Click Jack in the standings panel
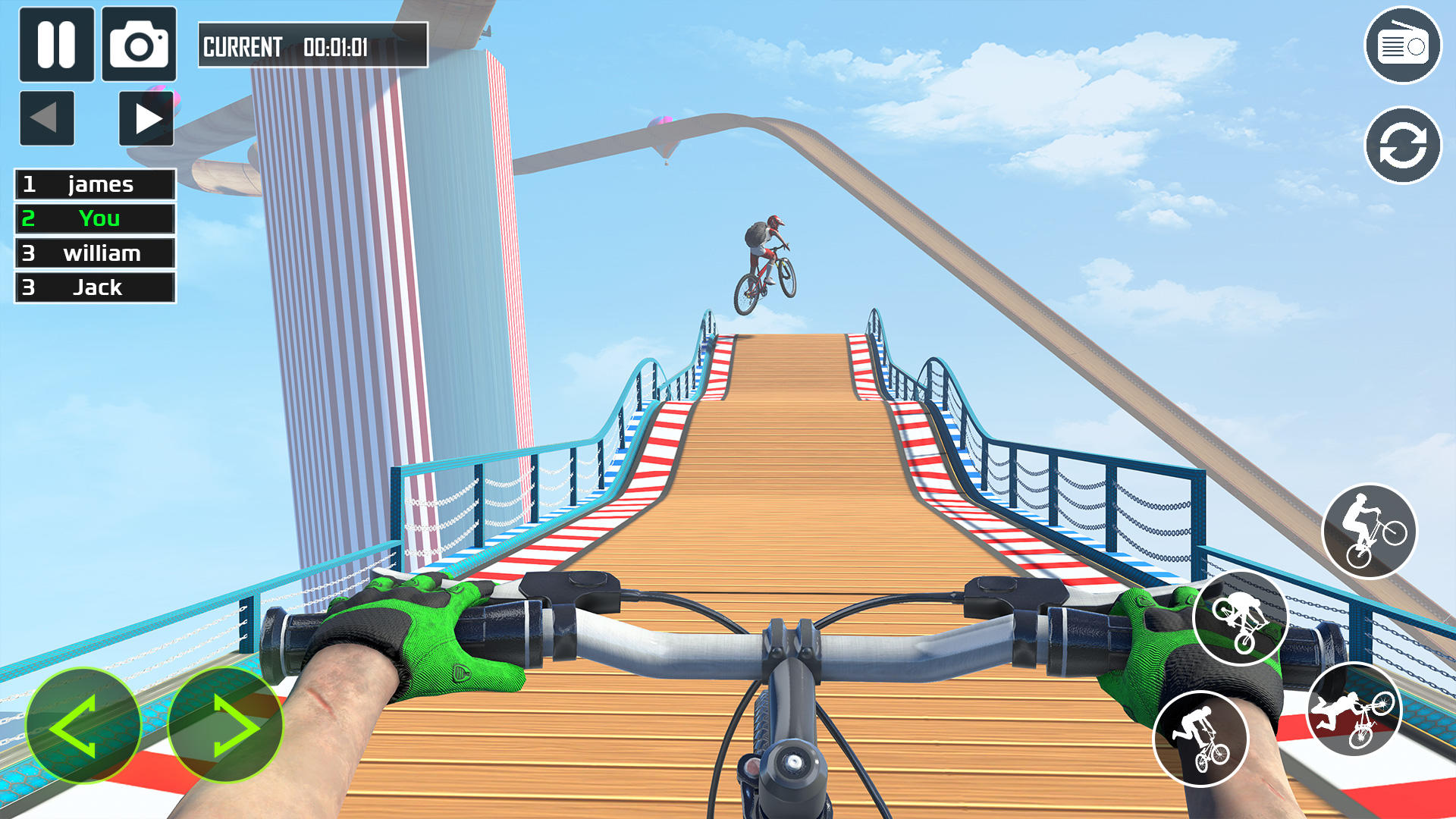The height and width of the screenshot is (819, 1456). click(94, 287)
